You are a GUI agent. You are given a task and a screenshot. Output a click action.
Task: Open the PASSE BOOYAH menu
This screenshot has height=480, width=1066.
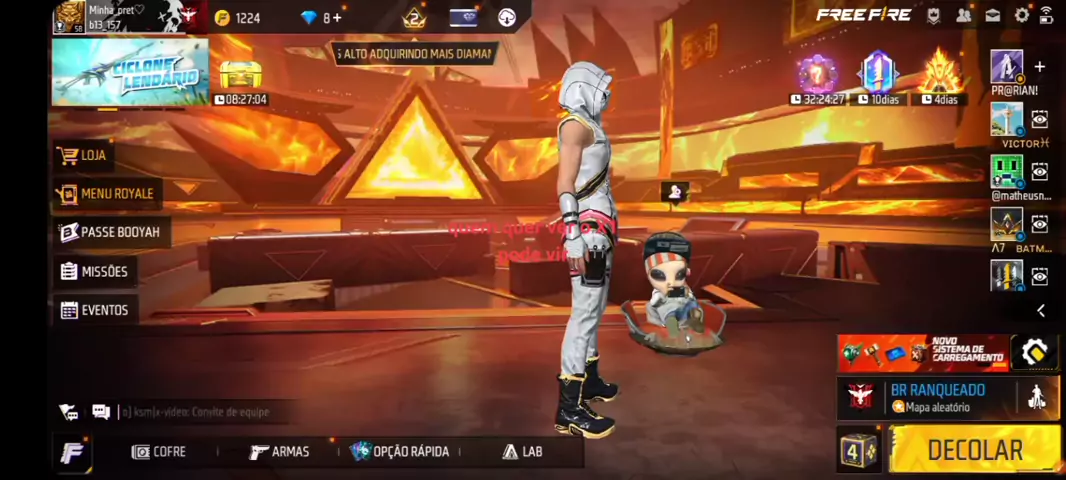point(110,232)
